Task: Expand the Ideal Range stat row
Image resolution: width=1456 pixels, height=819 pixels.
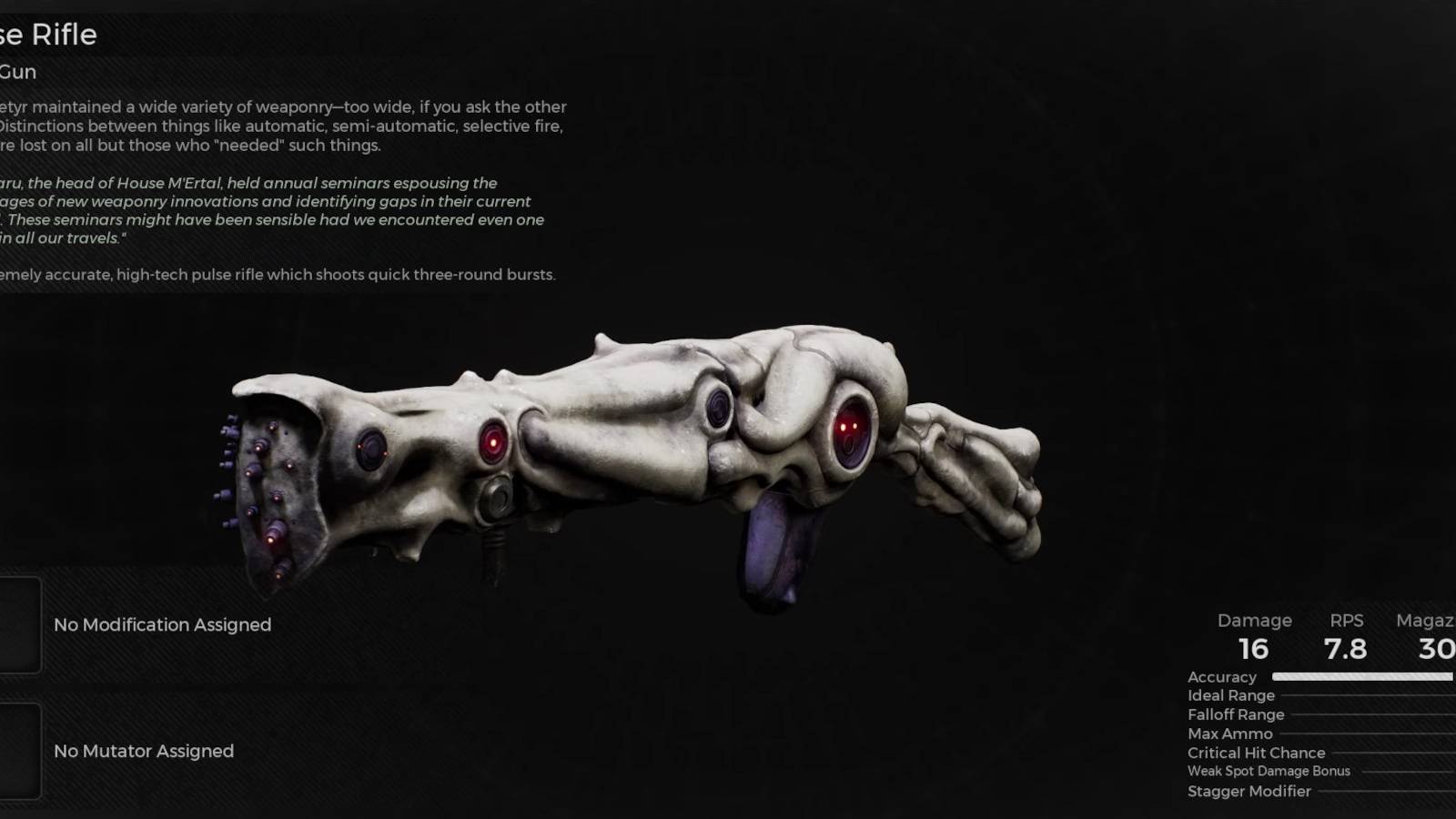Action: pyautogui.click(x=1229, y=694)
